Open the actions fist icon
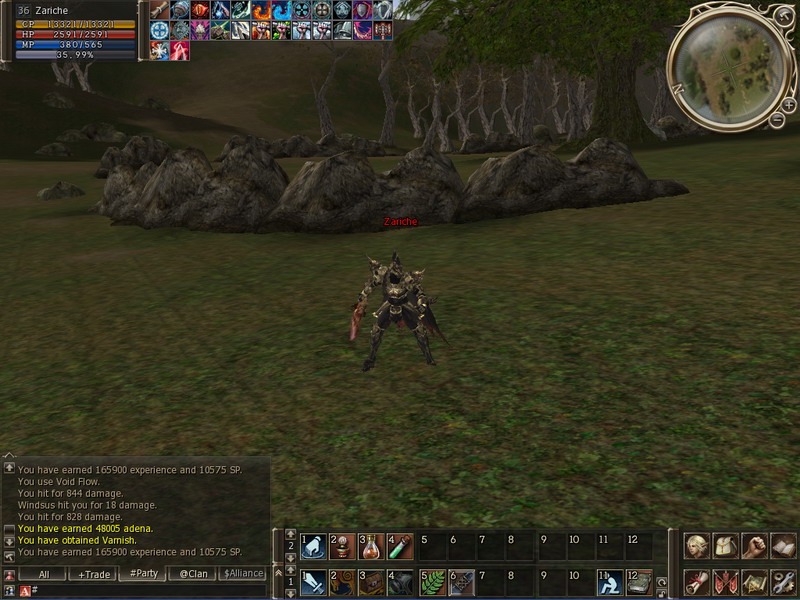800x600 pixels. tap(755, 546)
